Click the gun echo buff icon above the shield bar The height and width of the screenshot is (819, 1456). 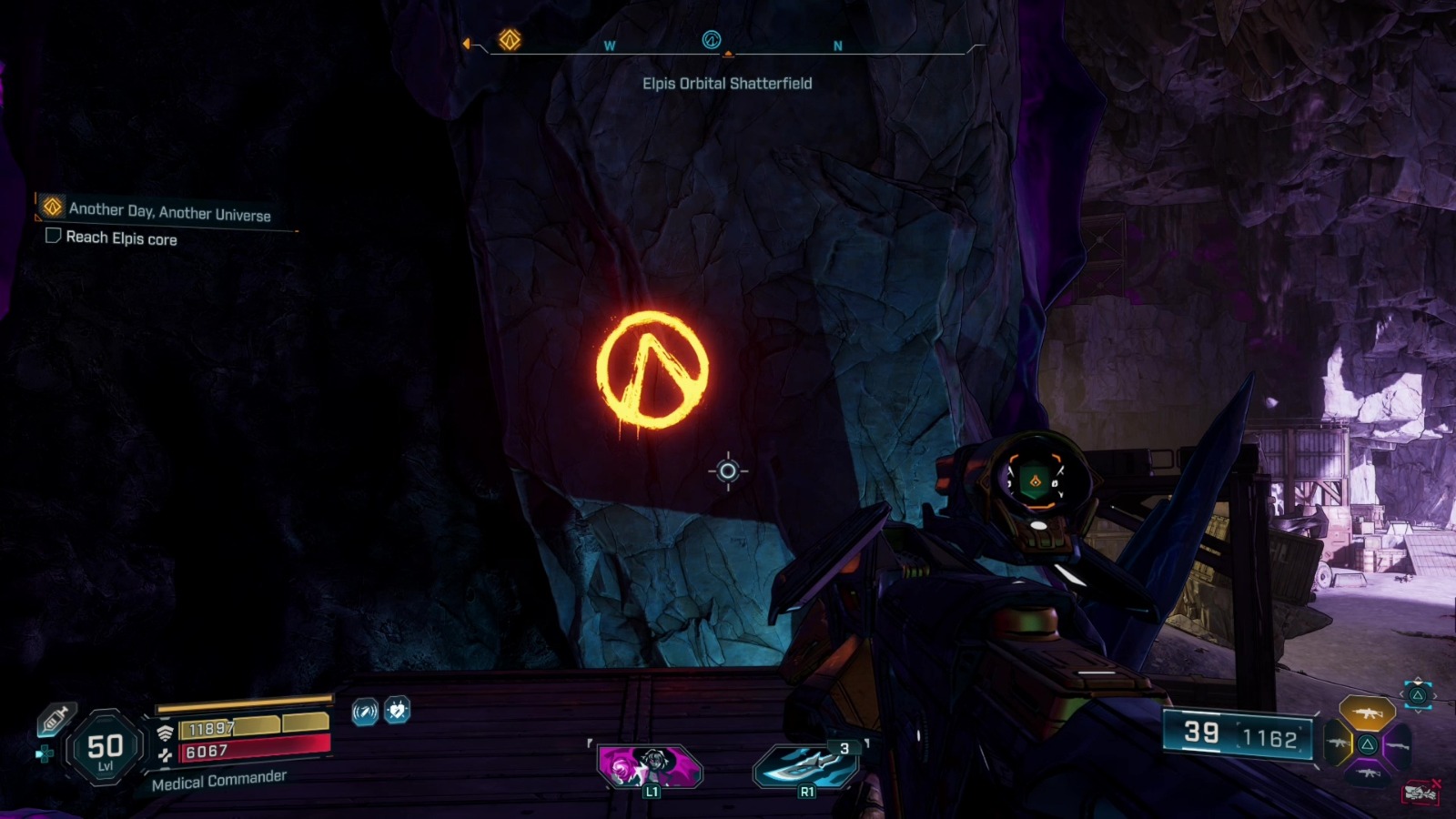click(x=364, y=713)
